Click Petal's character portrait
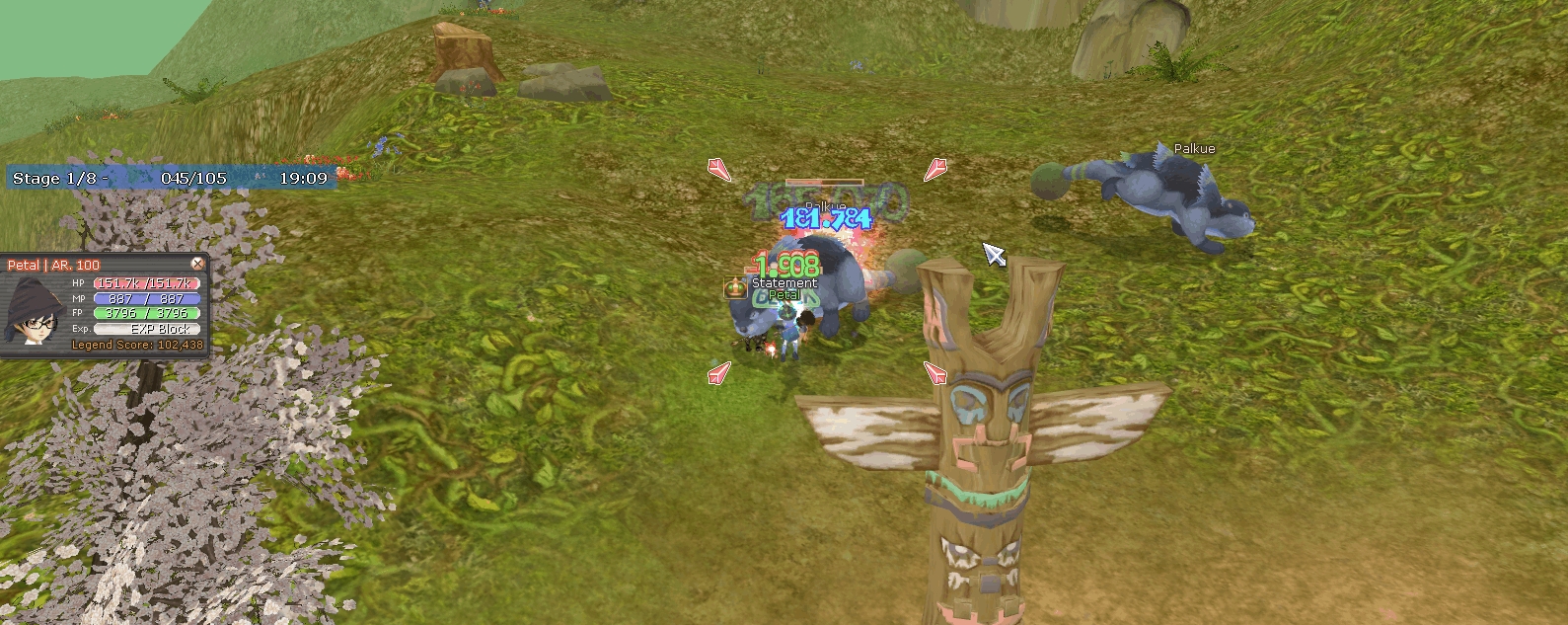Image resolution: width=1568 pixels, height=625 pixels. [x=35, y=311]
